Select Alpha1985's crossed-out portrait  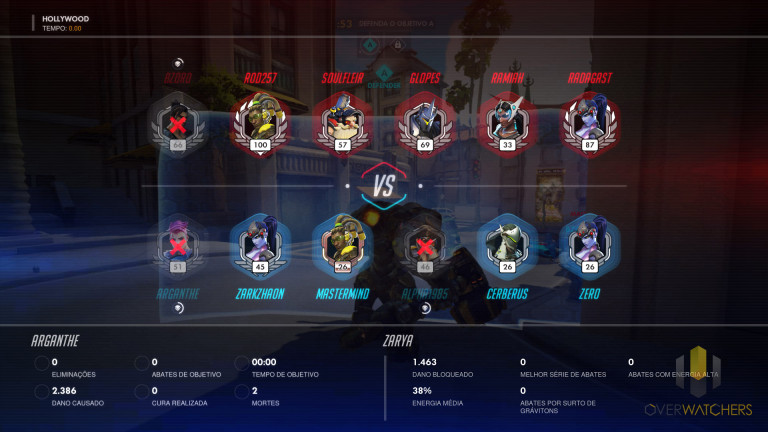coord(425,243)
